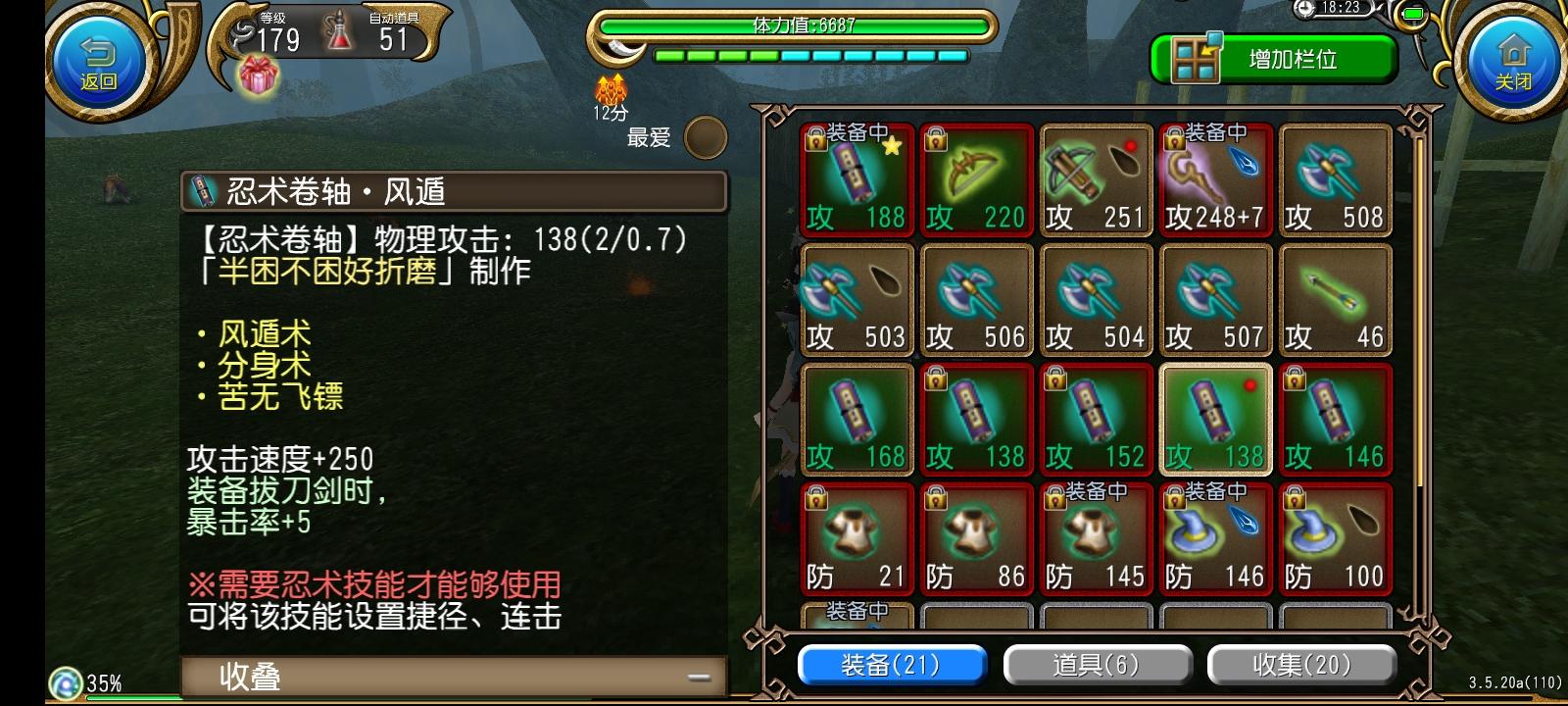Select the equipped armor with 防145
Viewport: 1568px width, 706px height.
coord(1096,539)
